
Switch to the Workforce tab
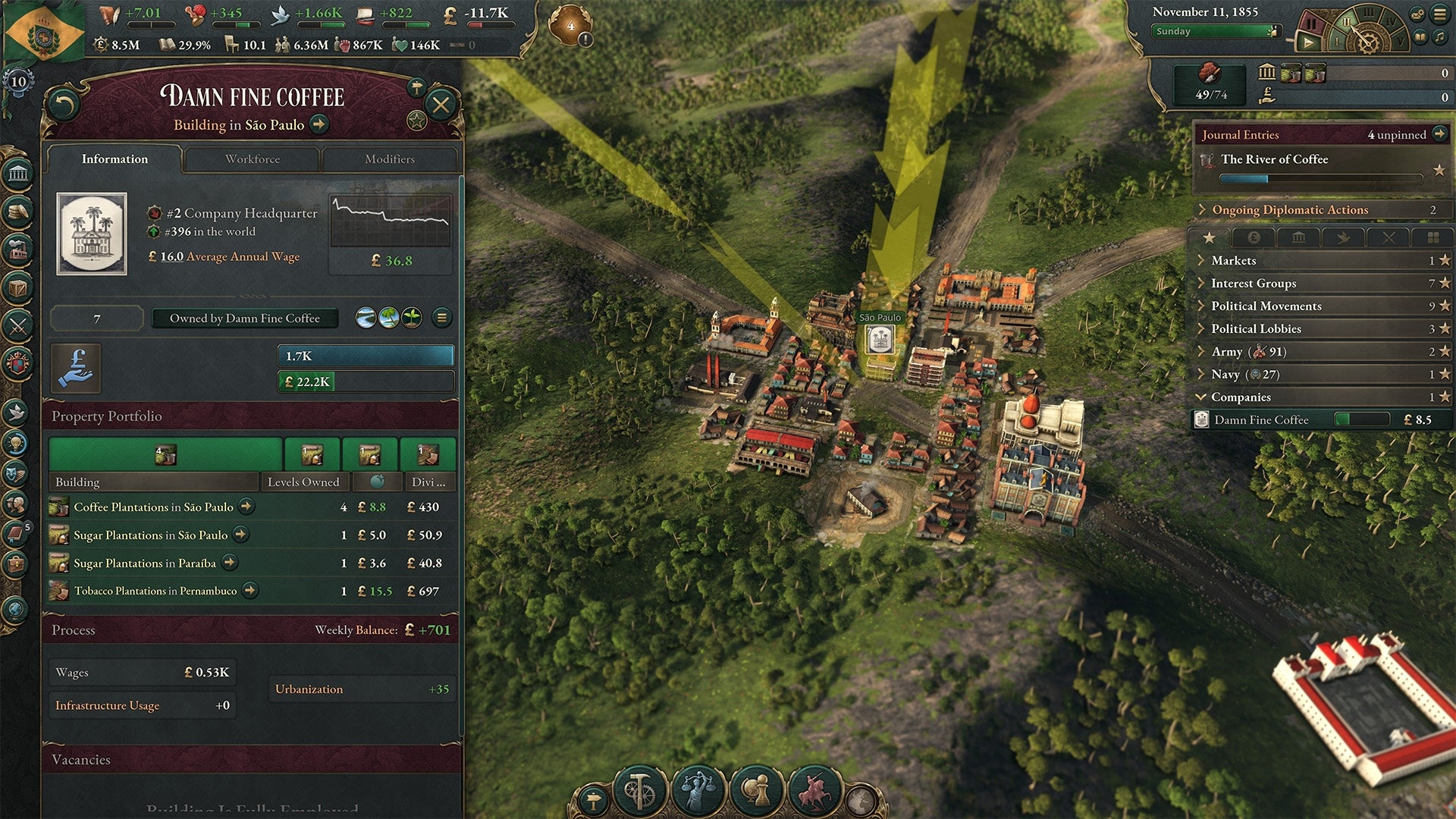point(252,159)
